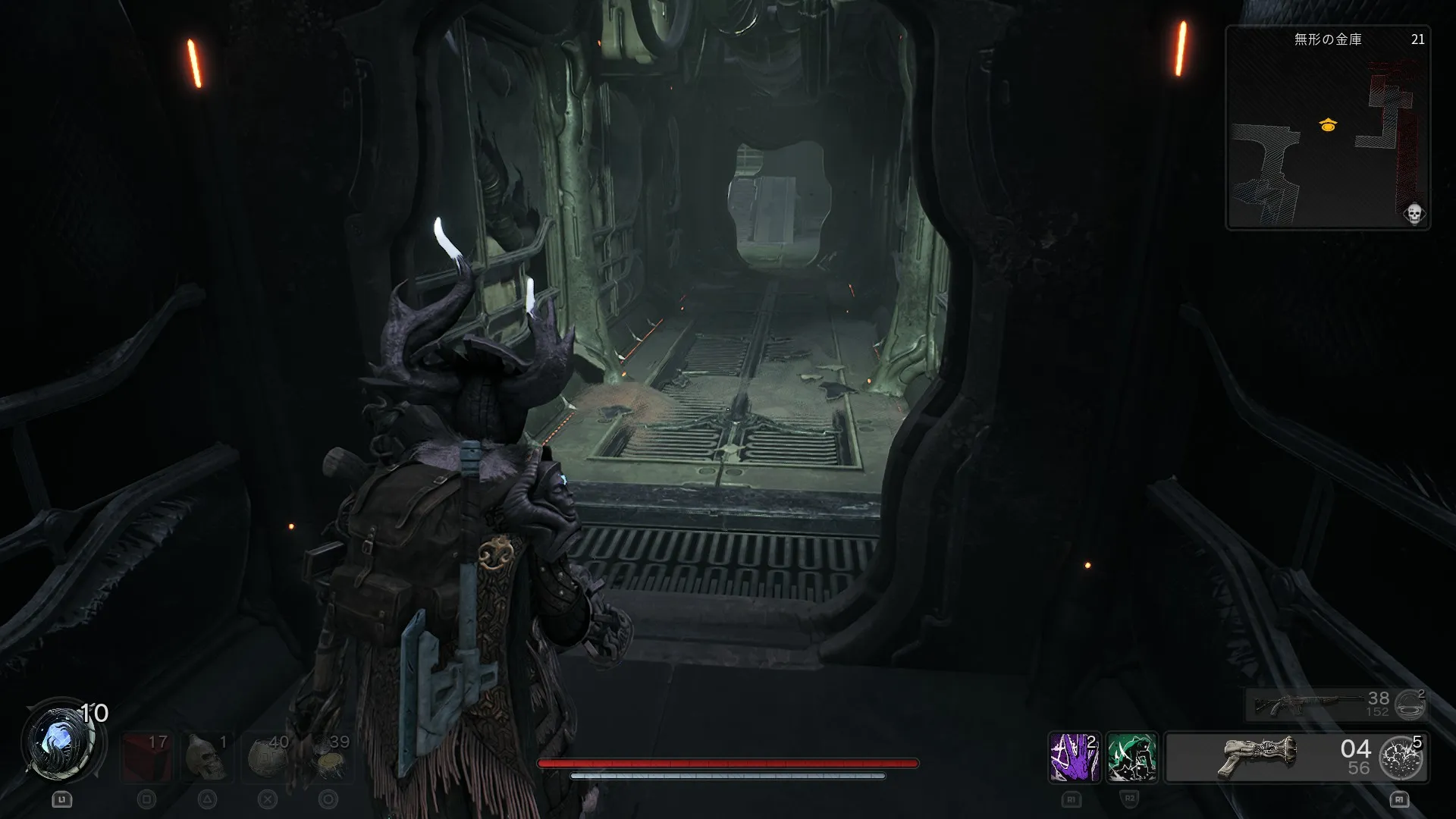Trigger the handgun's explosion weapon mod
This screenshot has height=819, width=1456.
coord(1401,757)
